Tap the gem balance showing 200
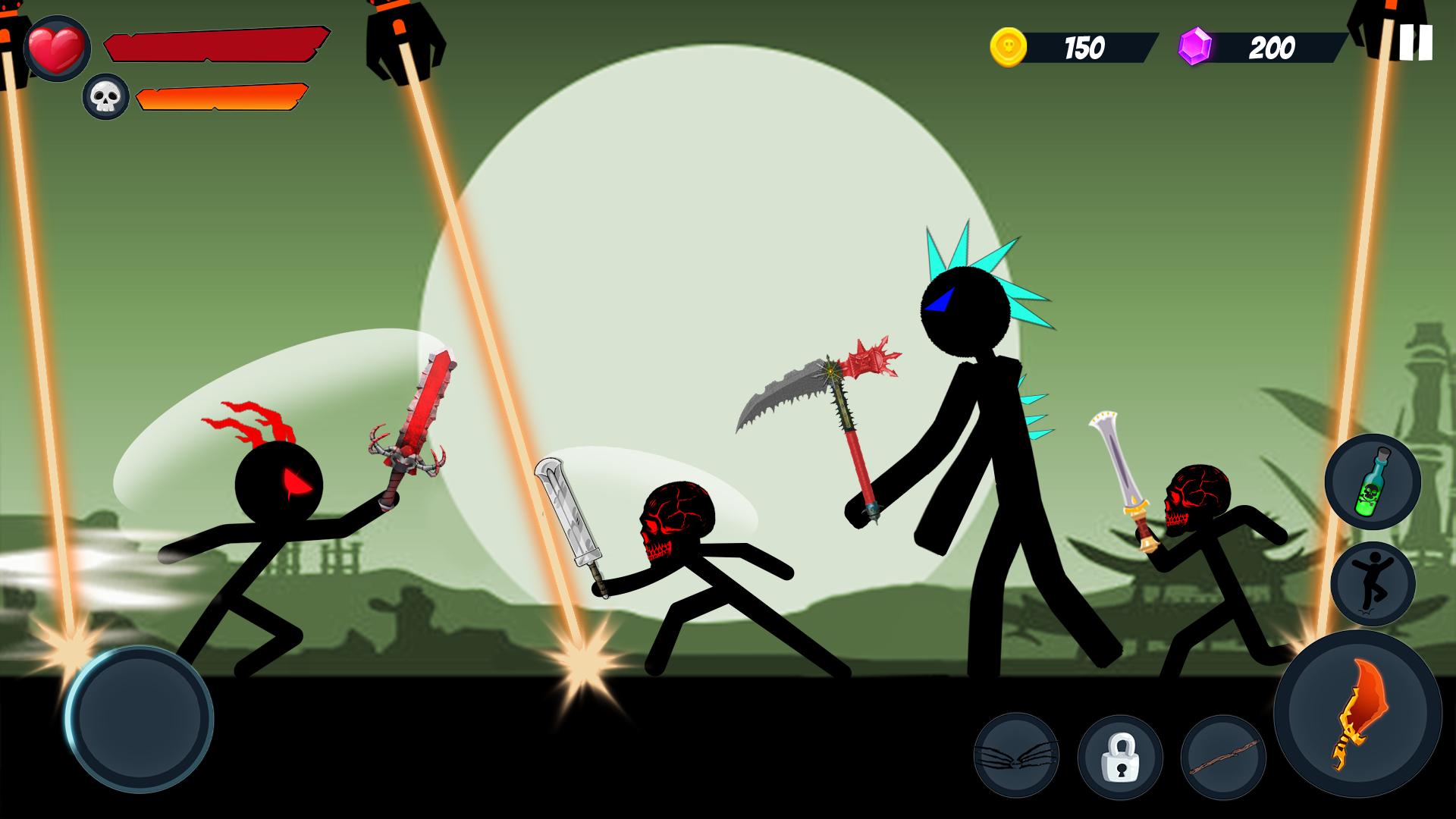 coord(1271,45)
